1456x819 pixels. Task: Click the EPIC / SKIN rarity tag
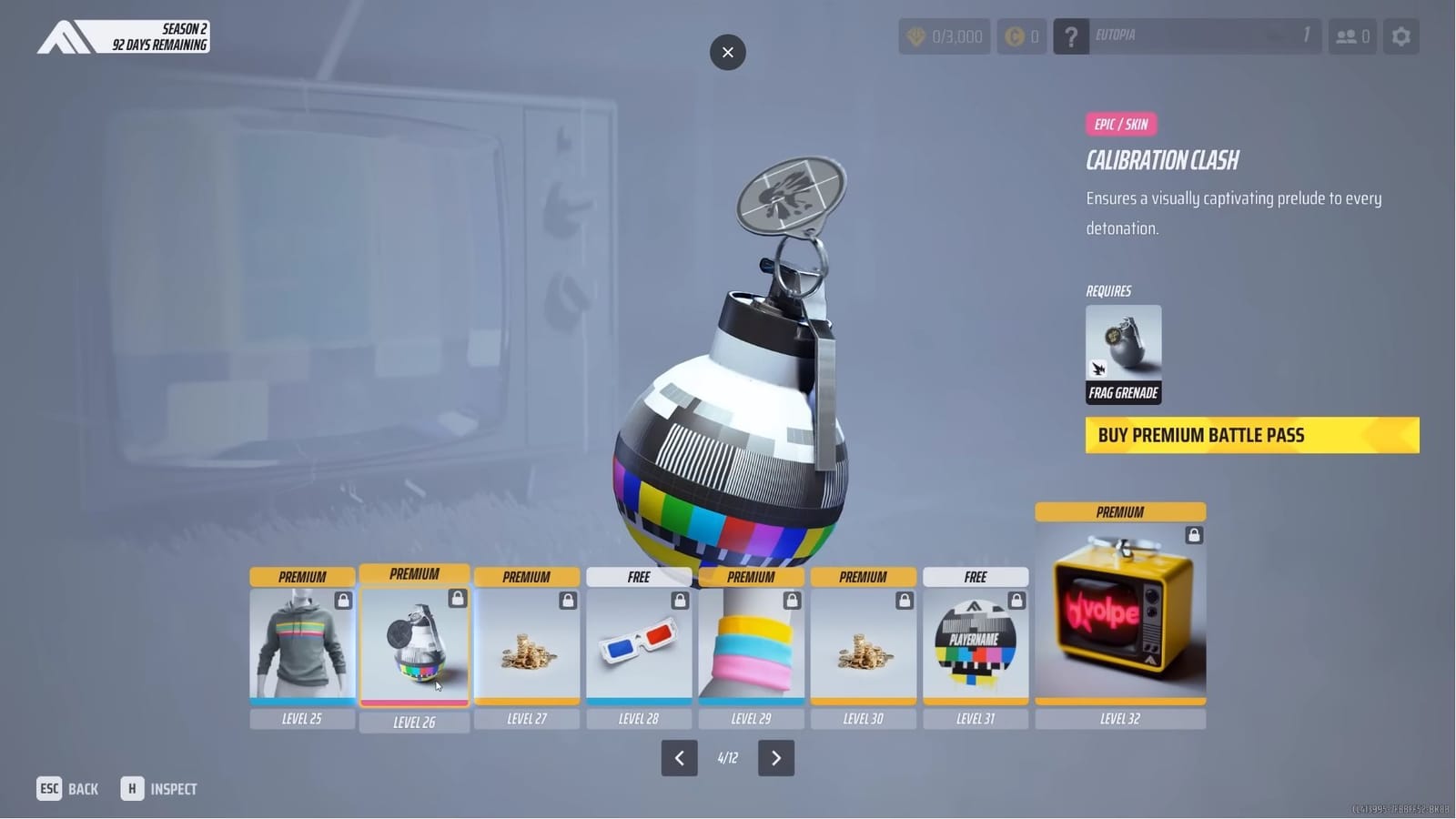point(1120,125)
